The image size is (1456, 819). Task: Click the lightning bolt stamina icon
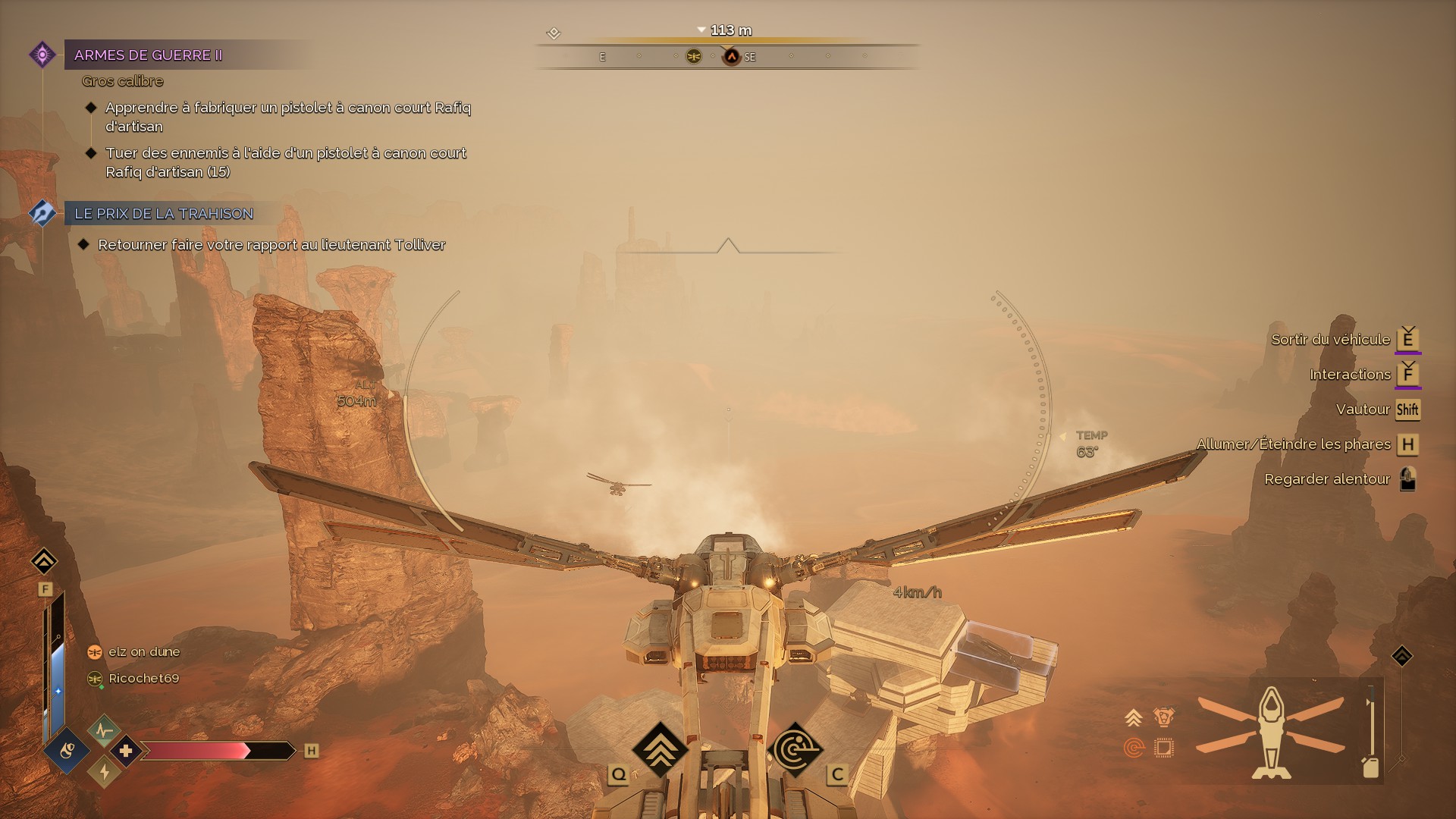coord(104,772)
